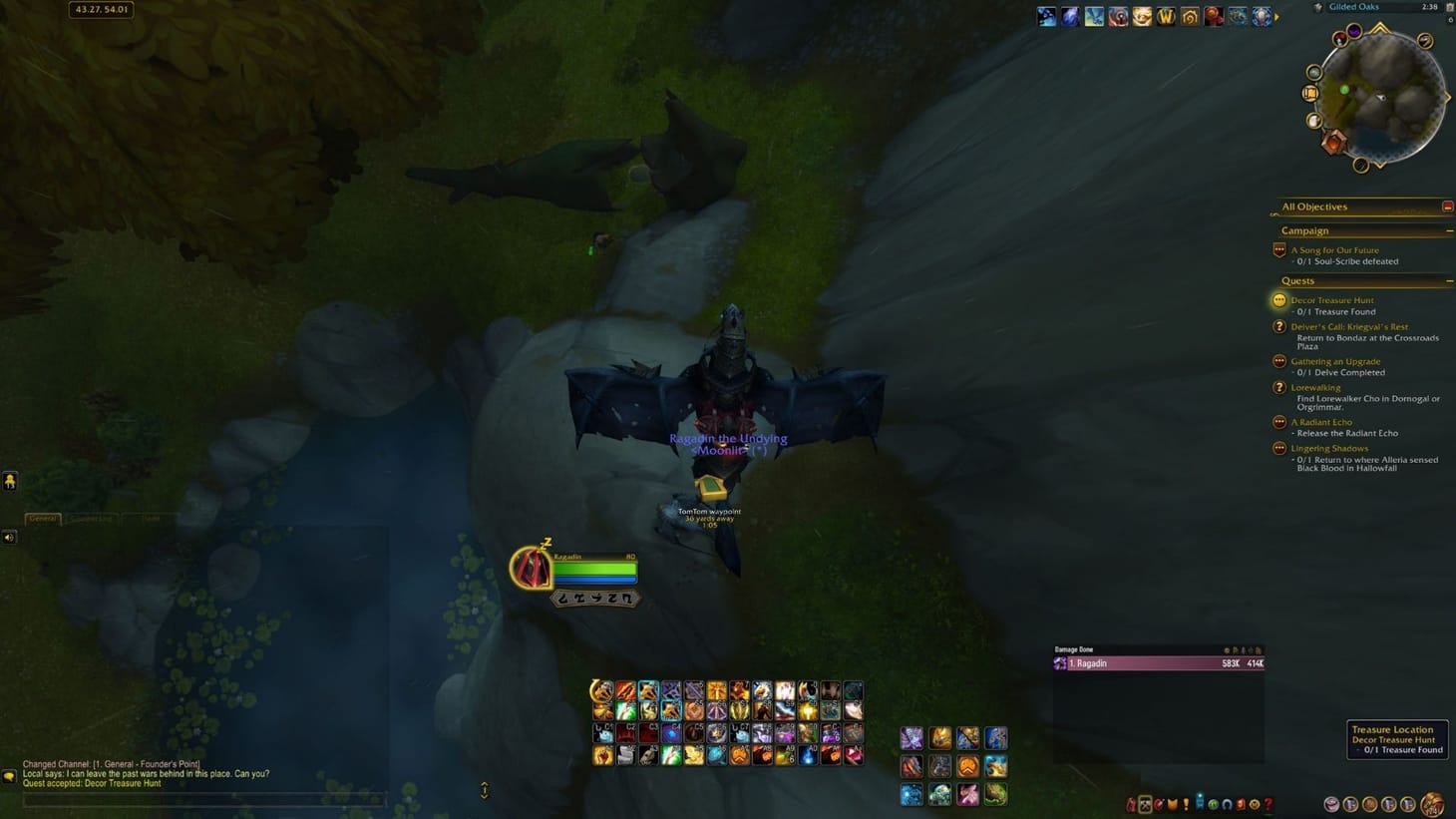The image size is (1456, 819).
Task: Switch to the Combat Log chat tab
Action: coord(90,519)
